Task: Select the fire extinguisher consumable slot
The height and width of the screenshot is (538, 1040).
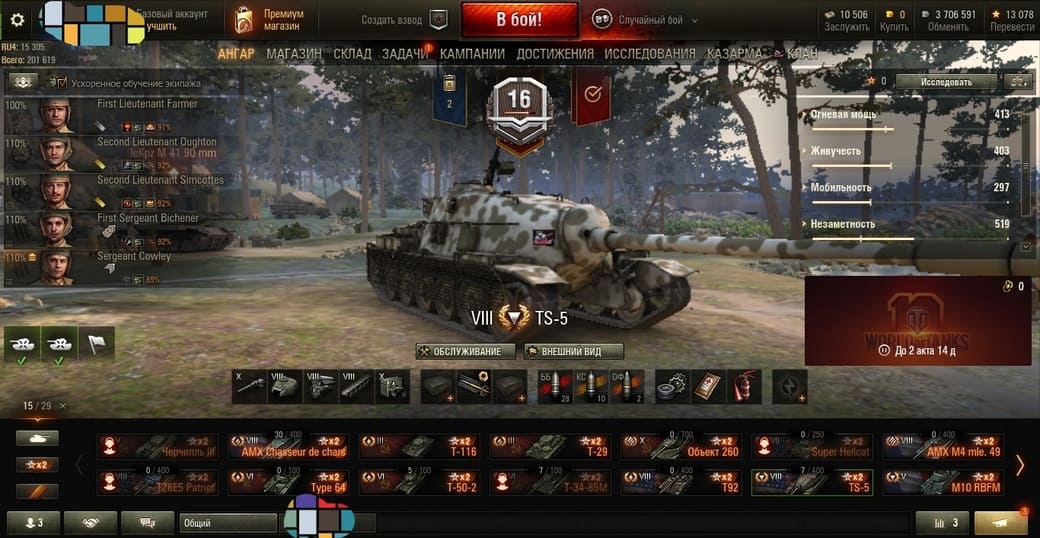Action: coord(745,386)
